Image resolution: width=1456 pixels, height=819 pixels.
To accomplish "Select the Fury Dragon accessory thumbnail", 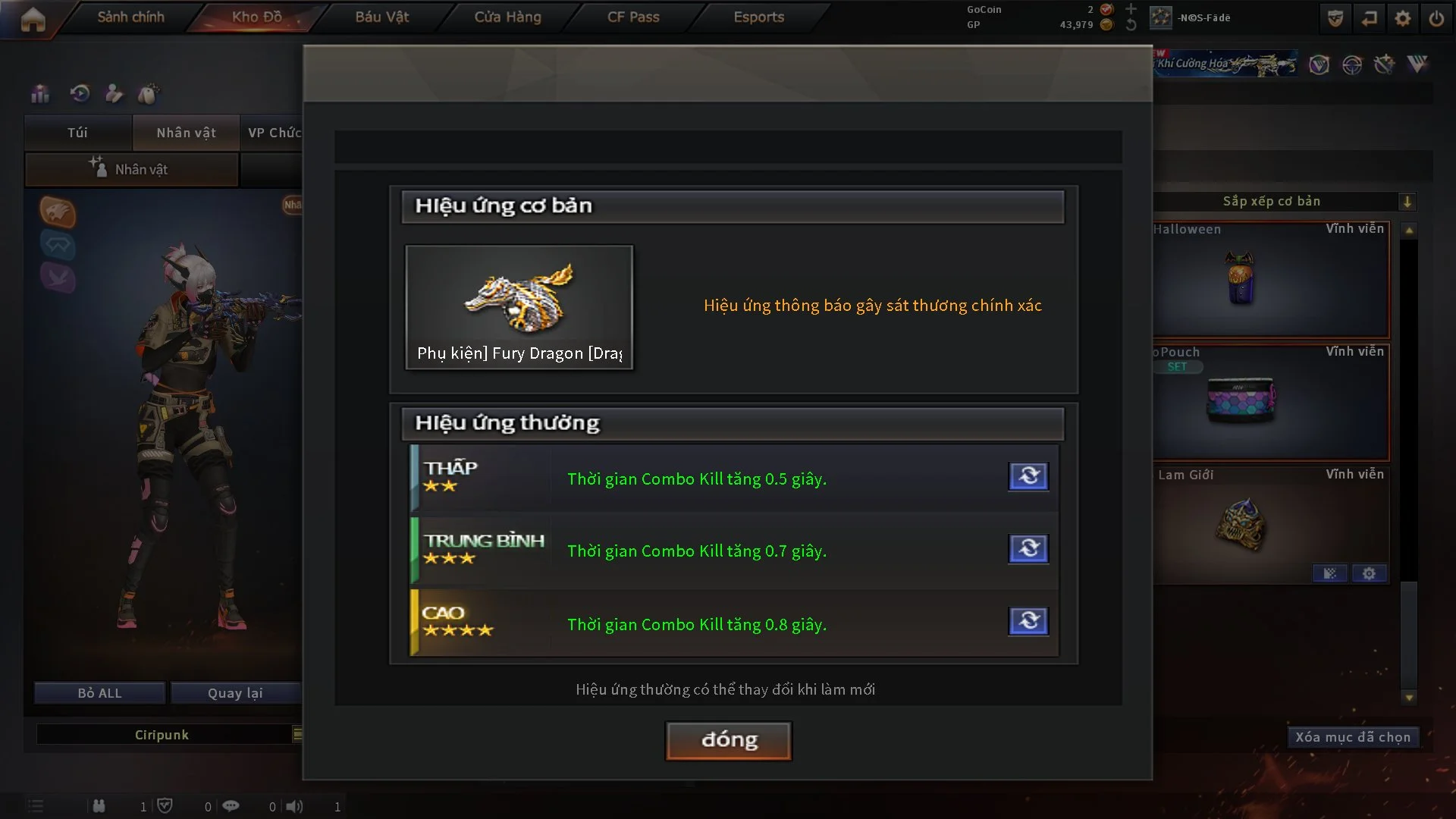I will 519,306.
